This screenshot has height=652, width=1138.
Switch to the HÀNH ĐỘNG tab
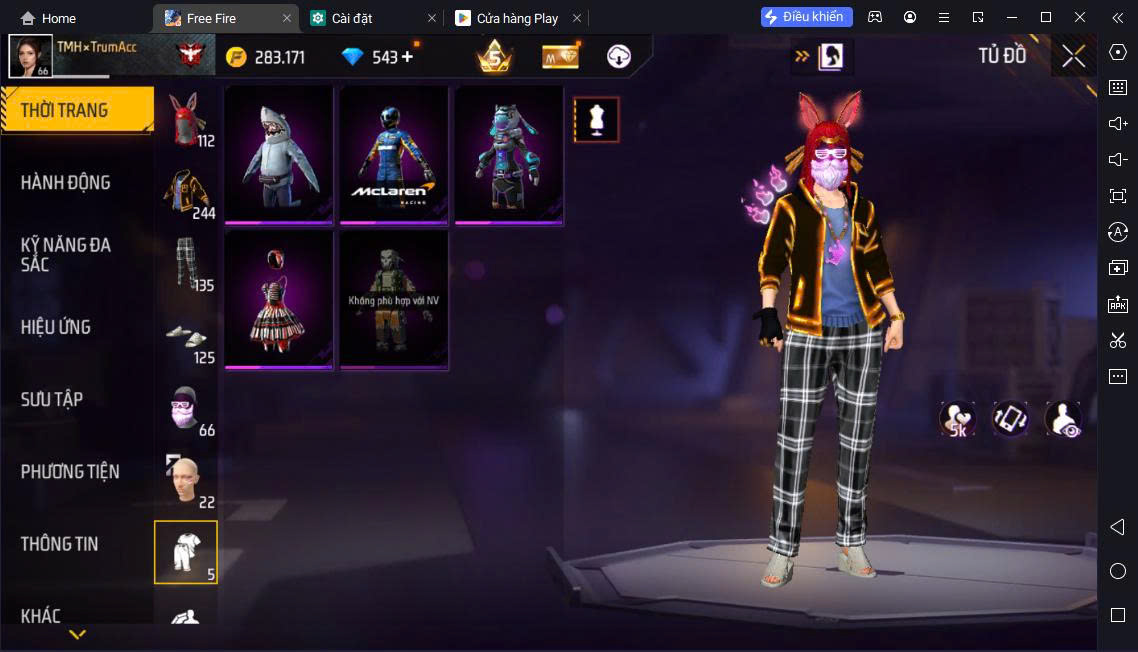(66, 183)
